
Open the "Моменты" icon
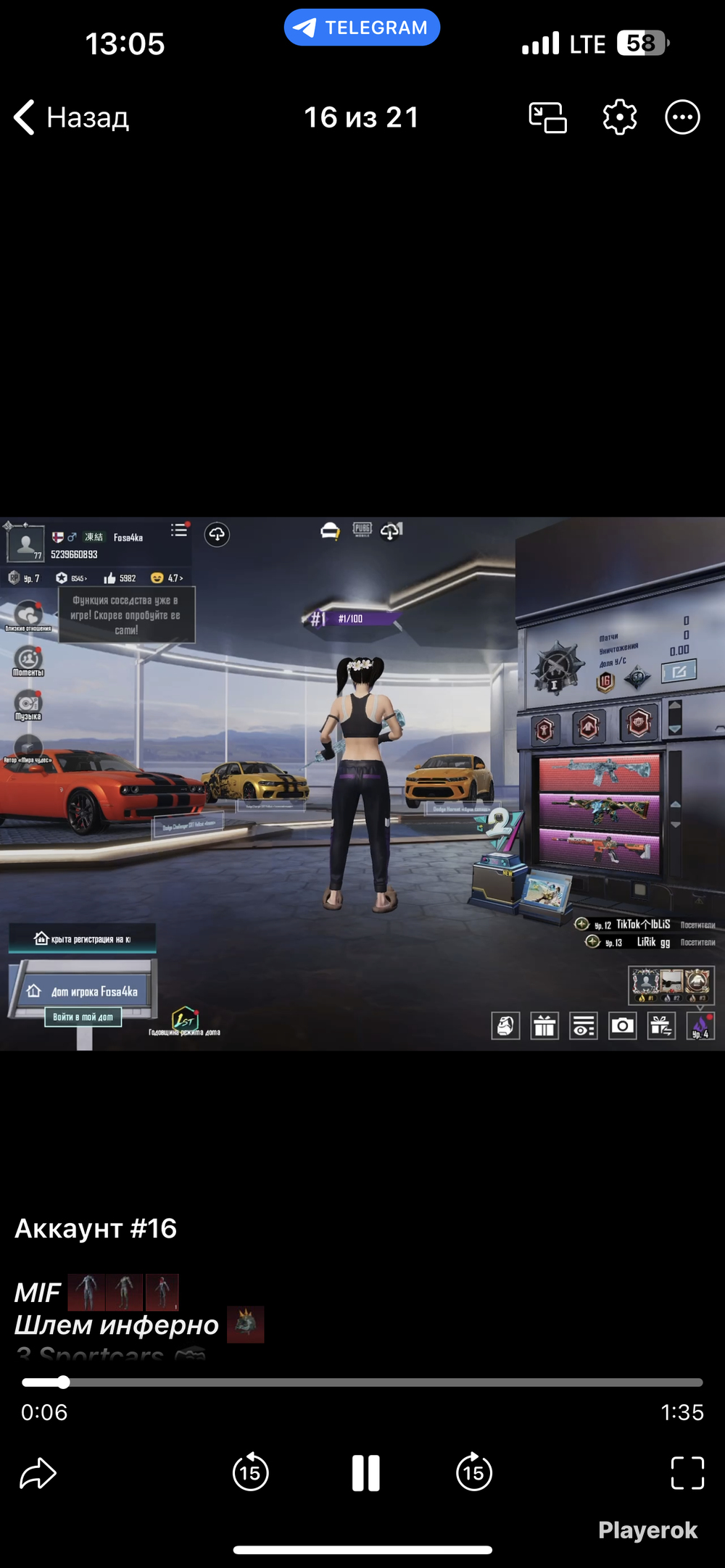coord(28,660)
